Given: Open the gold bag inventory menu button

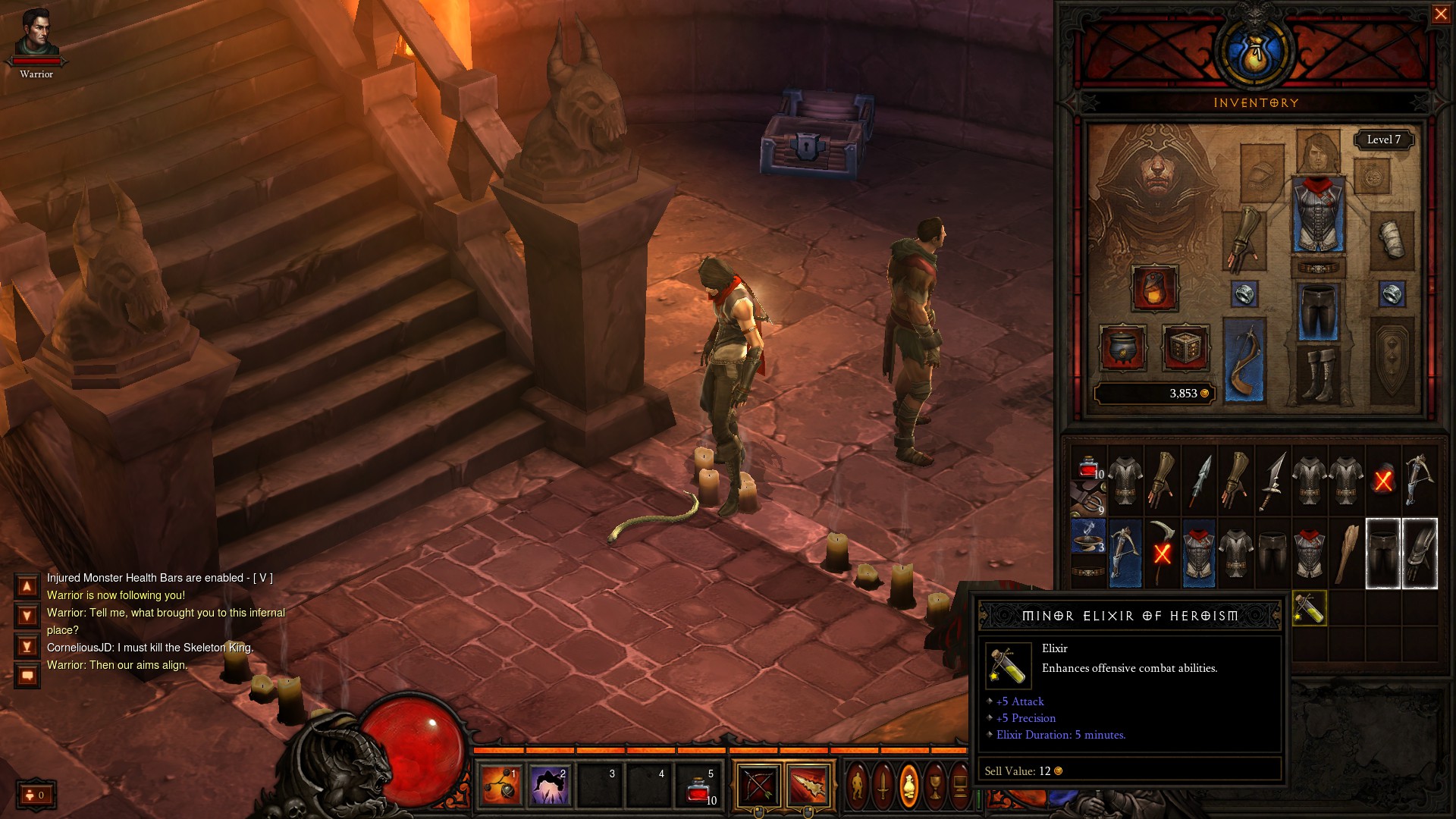Looking at the screenshot, I should coord(908,786).
